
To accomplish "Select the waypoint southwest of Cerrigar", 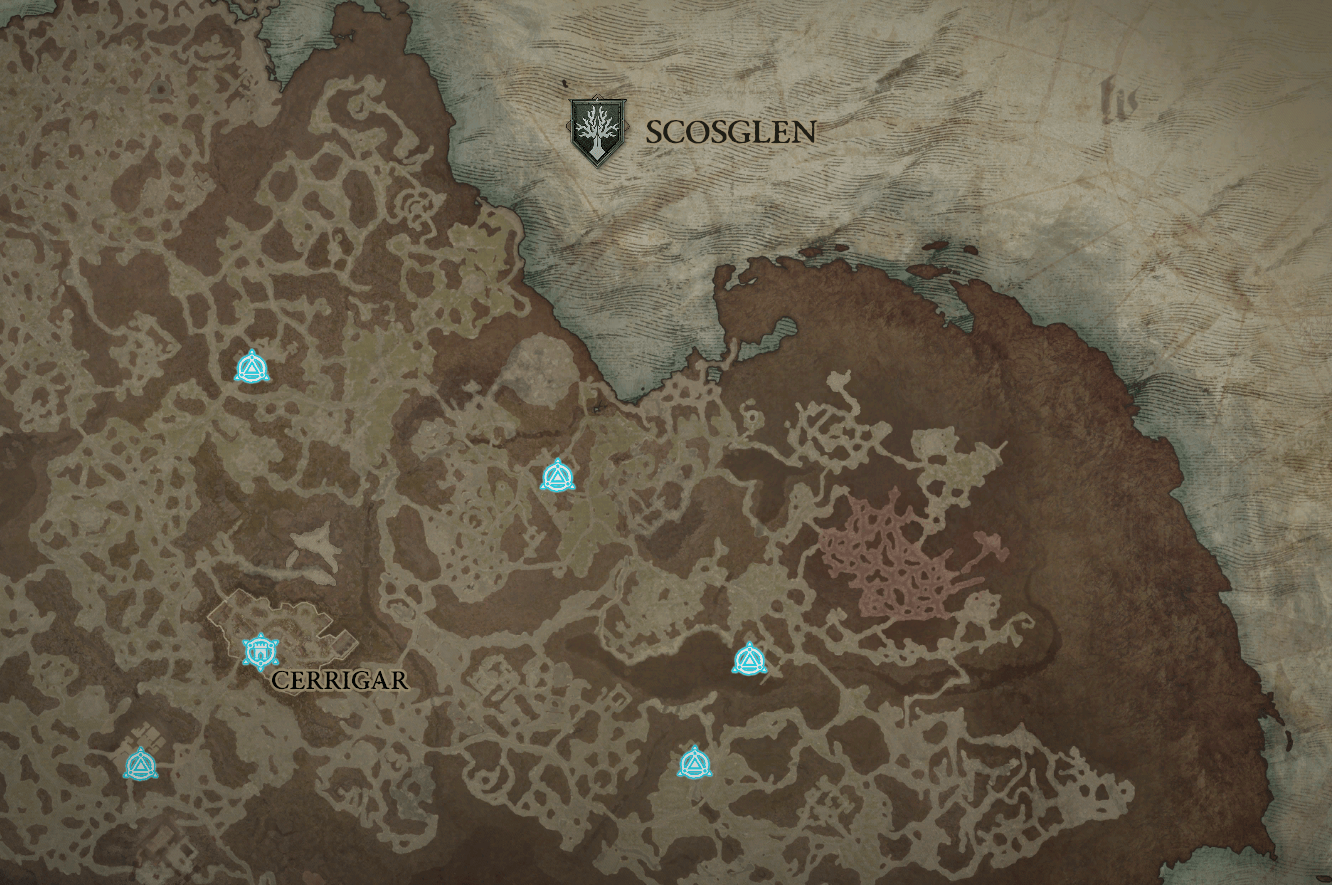I will coord(140,765).
